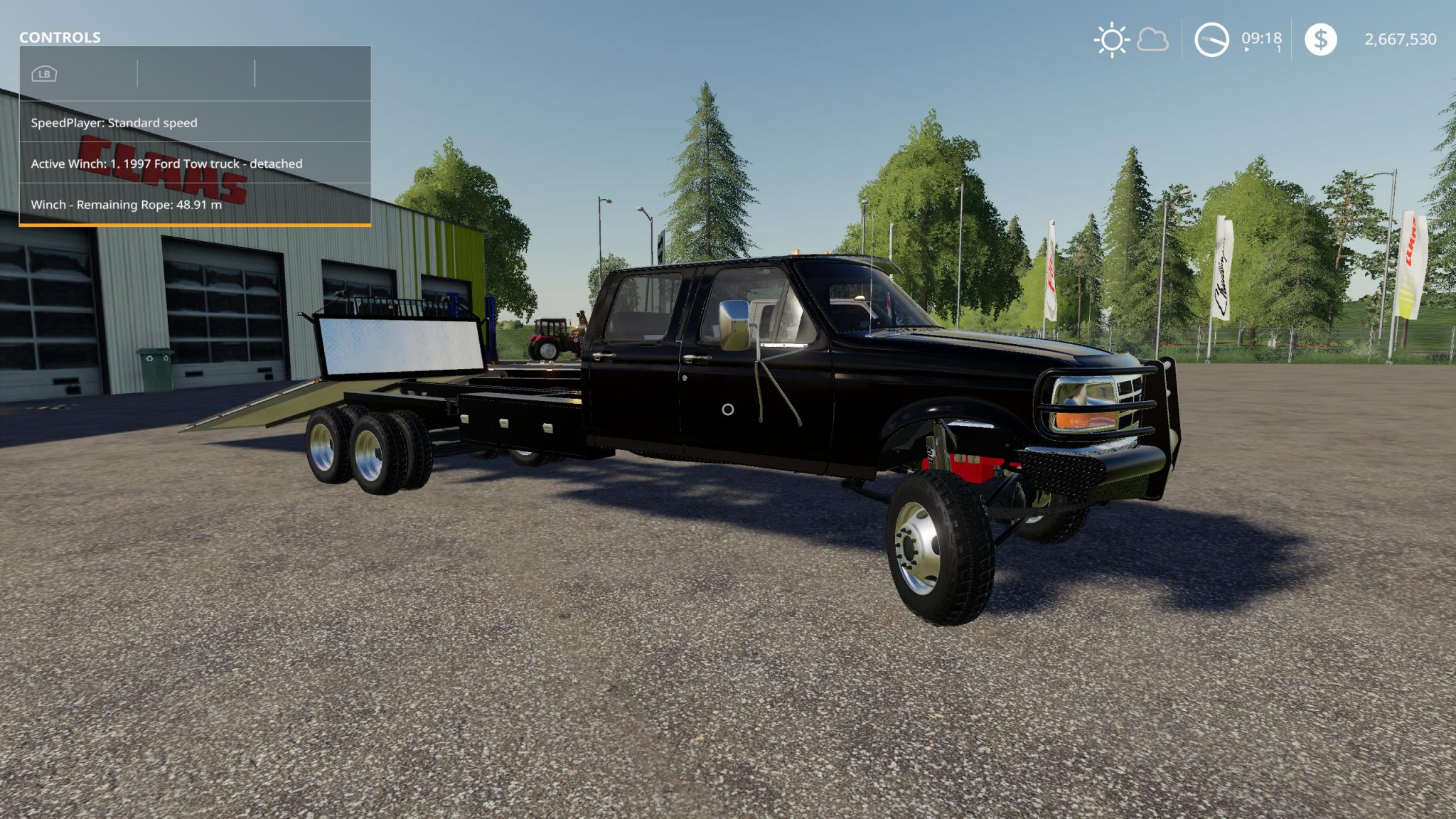Click the day counter showing 1

click(1278, 48)
